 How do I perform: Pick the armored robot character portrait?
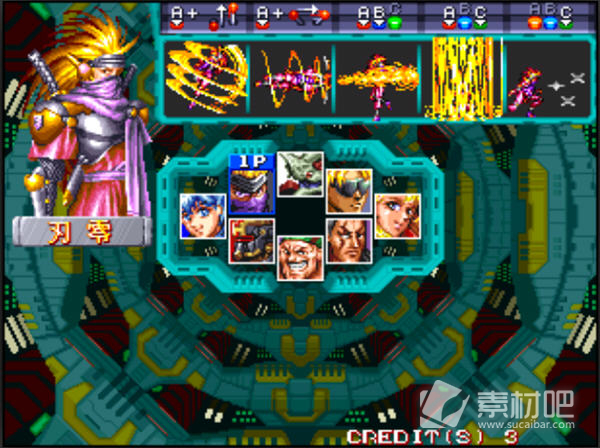(251, 240)
